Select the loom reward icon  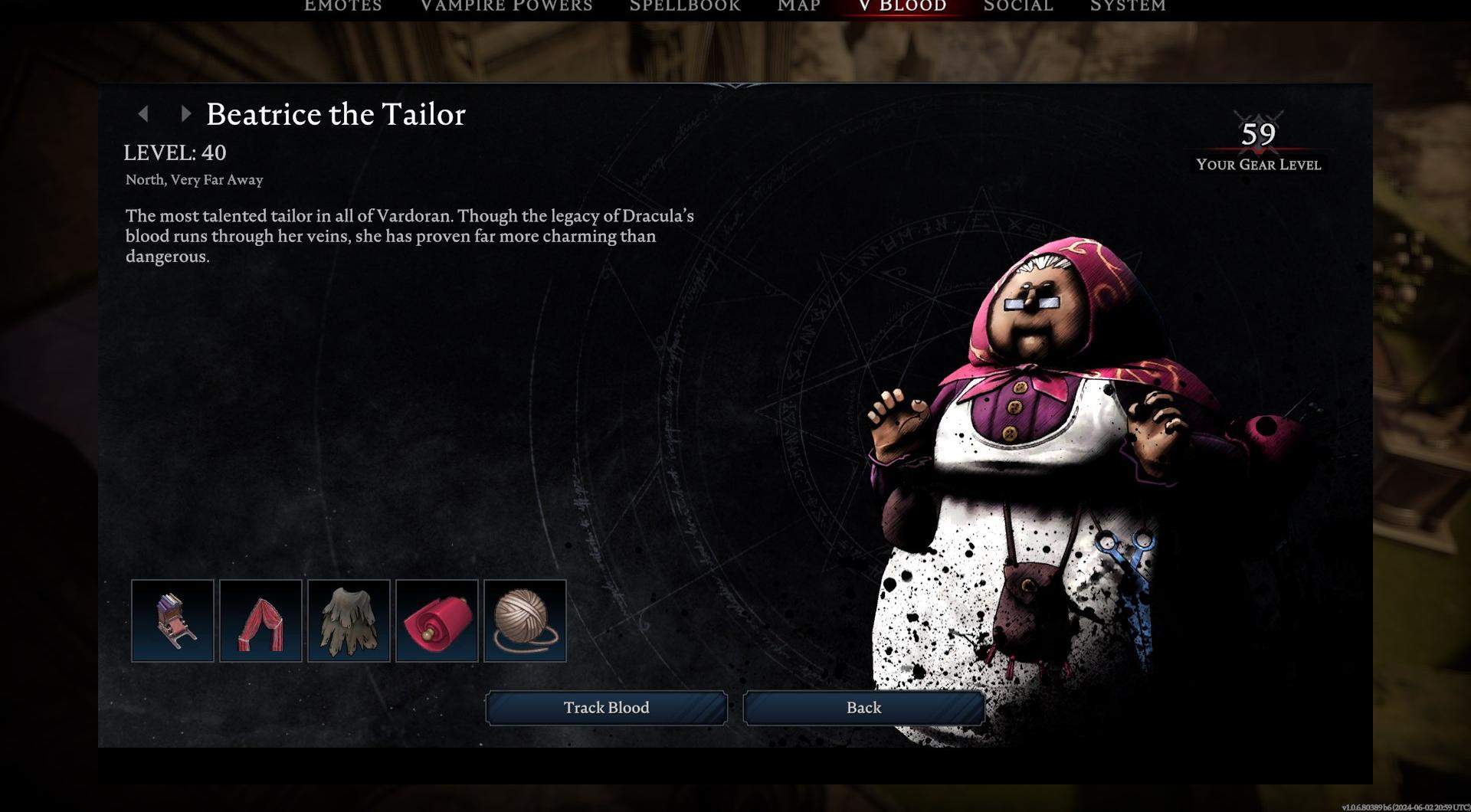[x=172, y=620]
